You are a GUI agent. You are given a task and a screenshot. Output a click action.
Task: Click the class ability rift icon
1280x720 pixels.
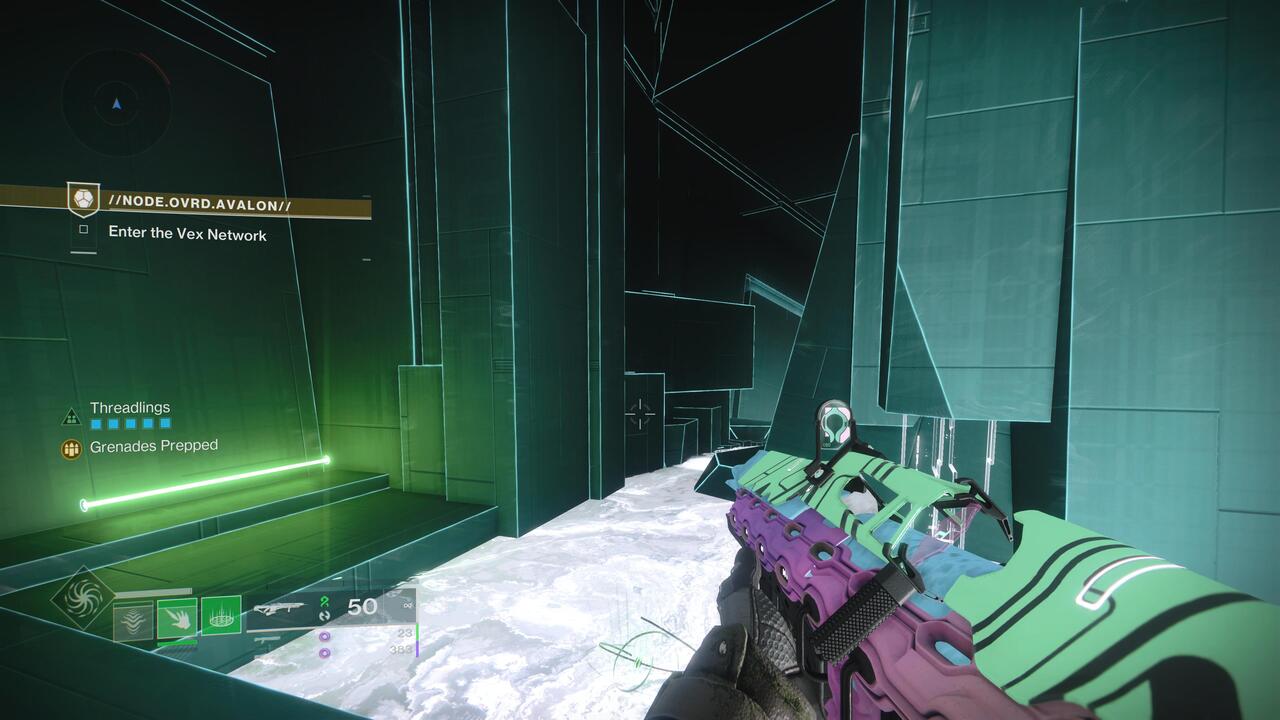pyautogui.click(x=133, y=622)
